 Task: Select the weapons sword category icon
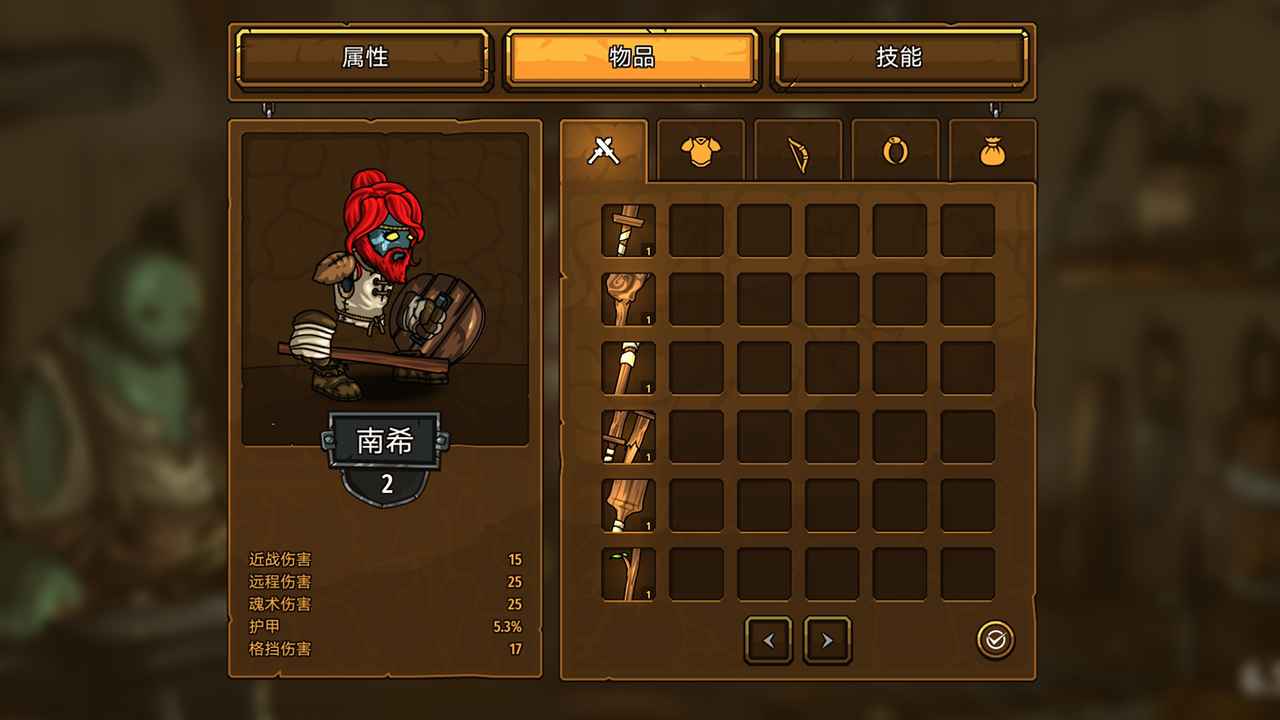coord(603,150)
